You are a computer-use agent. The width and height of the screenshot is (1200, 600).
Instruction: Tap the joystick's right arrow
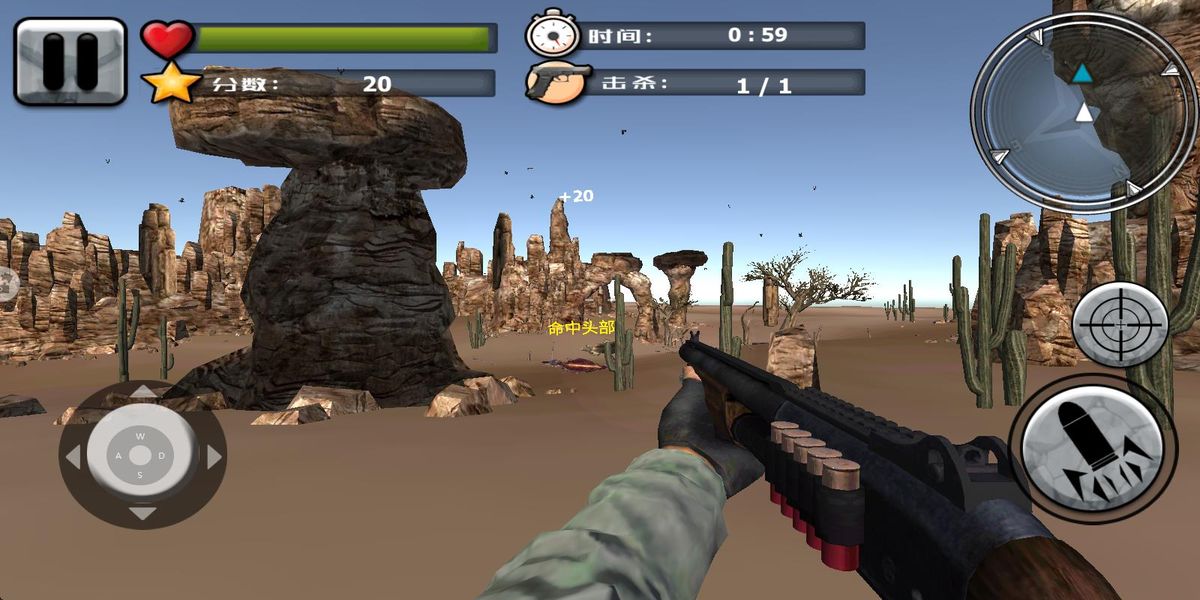pyautogui.click(x=213, y=457)
